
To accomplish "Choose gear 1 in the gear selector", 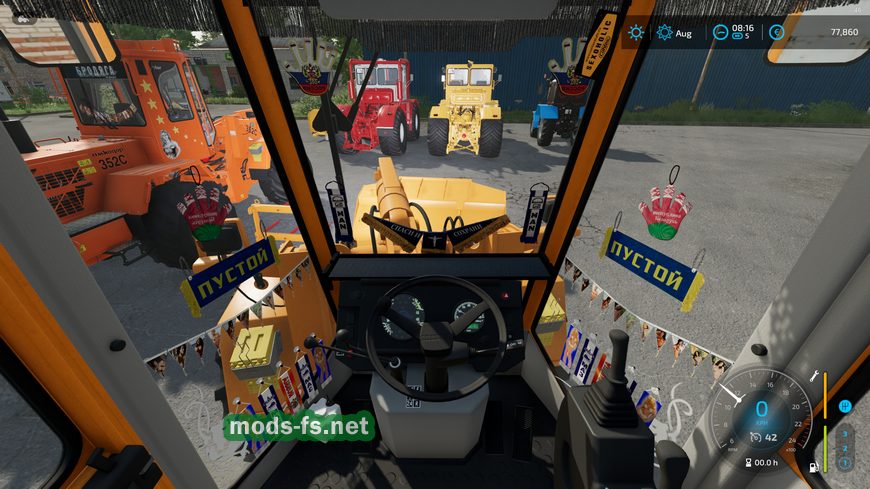I will click(x=845, y=463).
